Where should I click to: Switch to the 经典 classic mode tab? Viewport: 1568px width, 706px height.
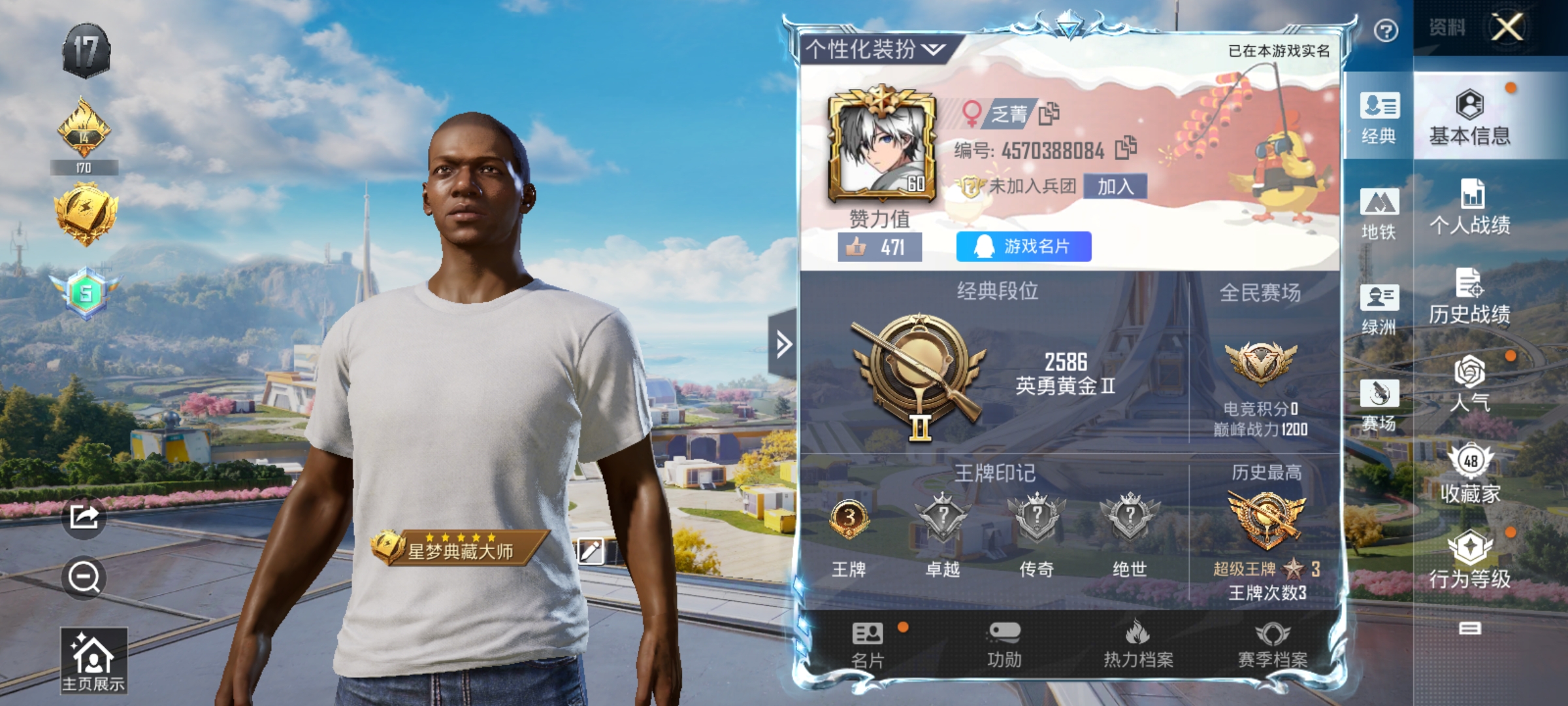(x=1379, y=118)
